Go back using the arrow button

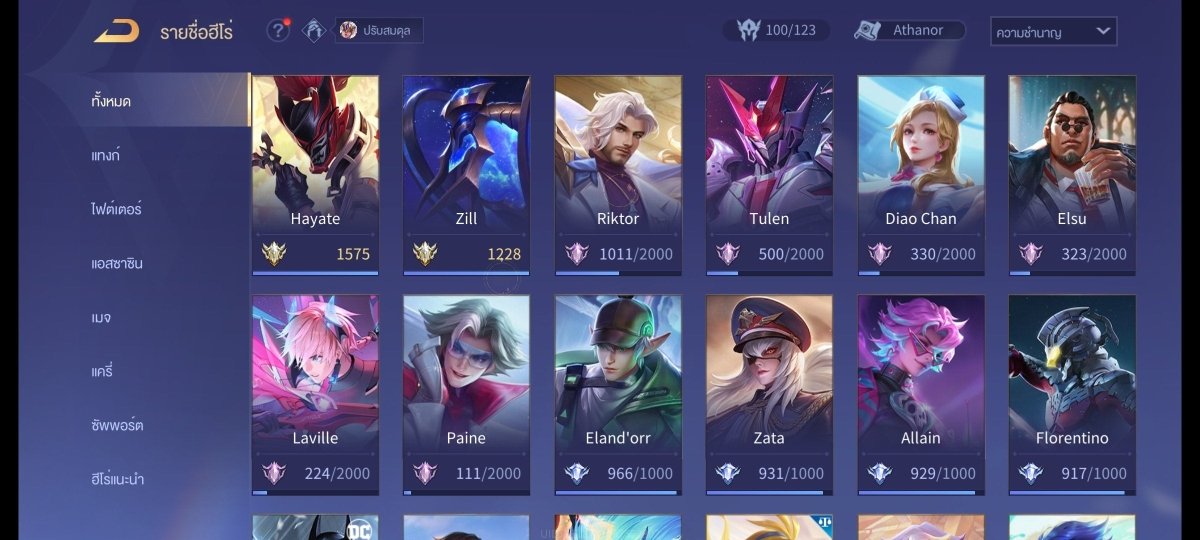coord(116,31)
